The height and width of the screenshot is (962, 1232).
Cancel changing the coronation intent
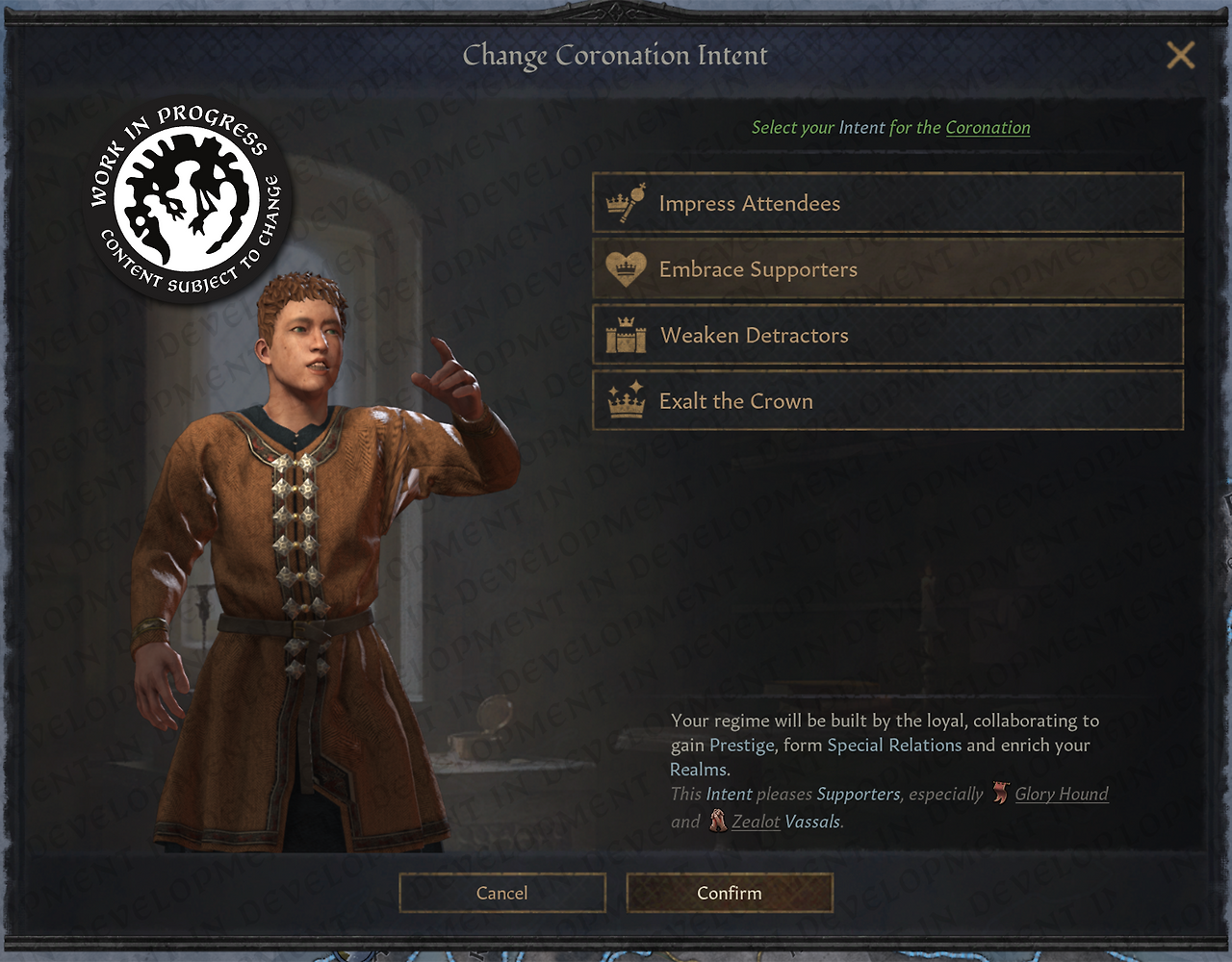click(x=501, y=893)
